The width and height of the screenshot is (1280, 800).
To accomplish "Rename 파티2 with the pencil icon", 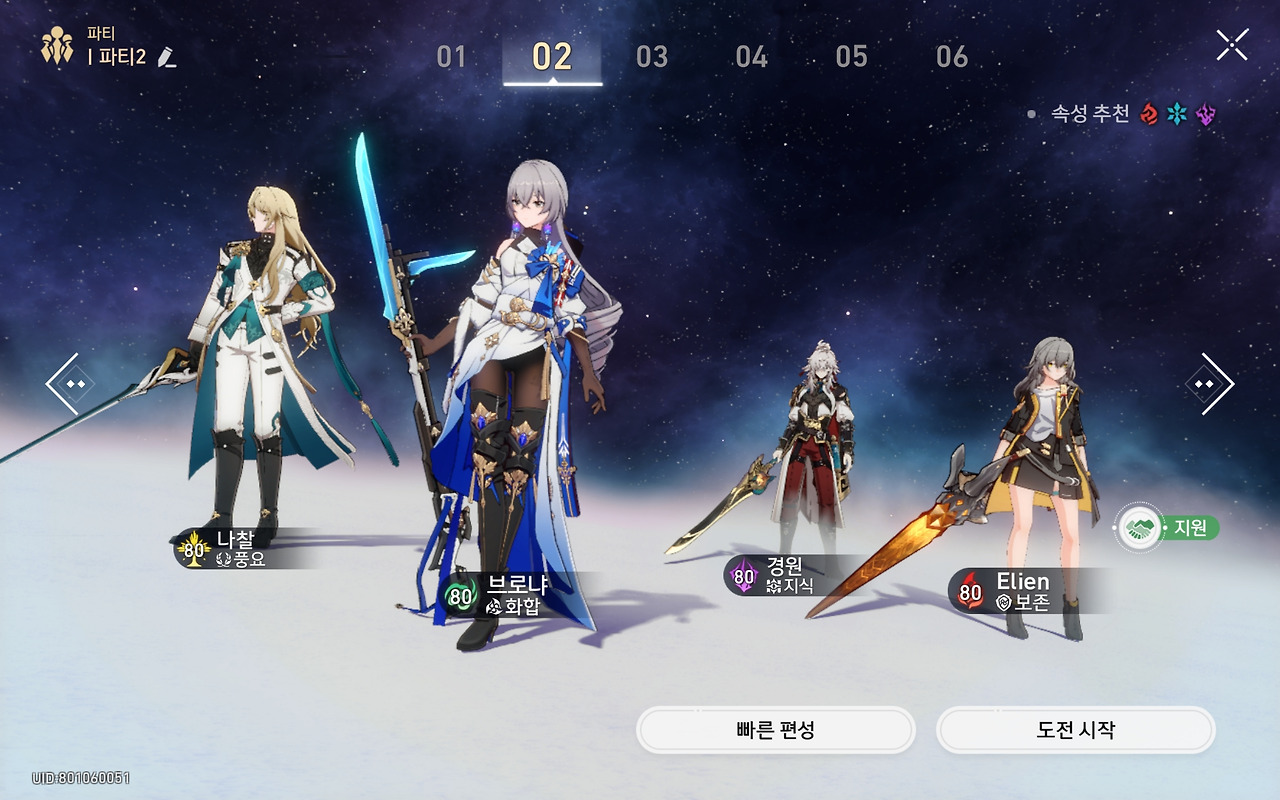I will point(167,58).
